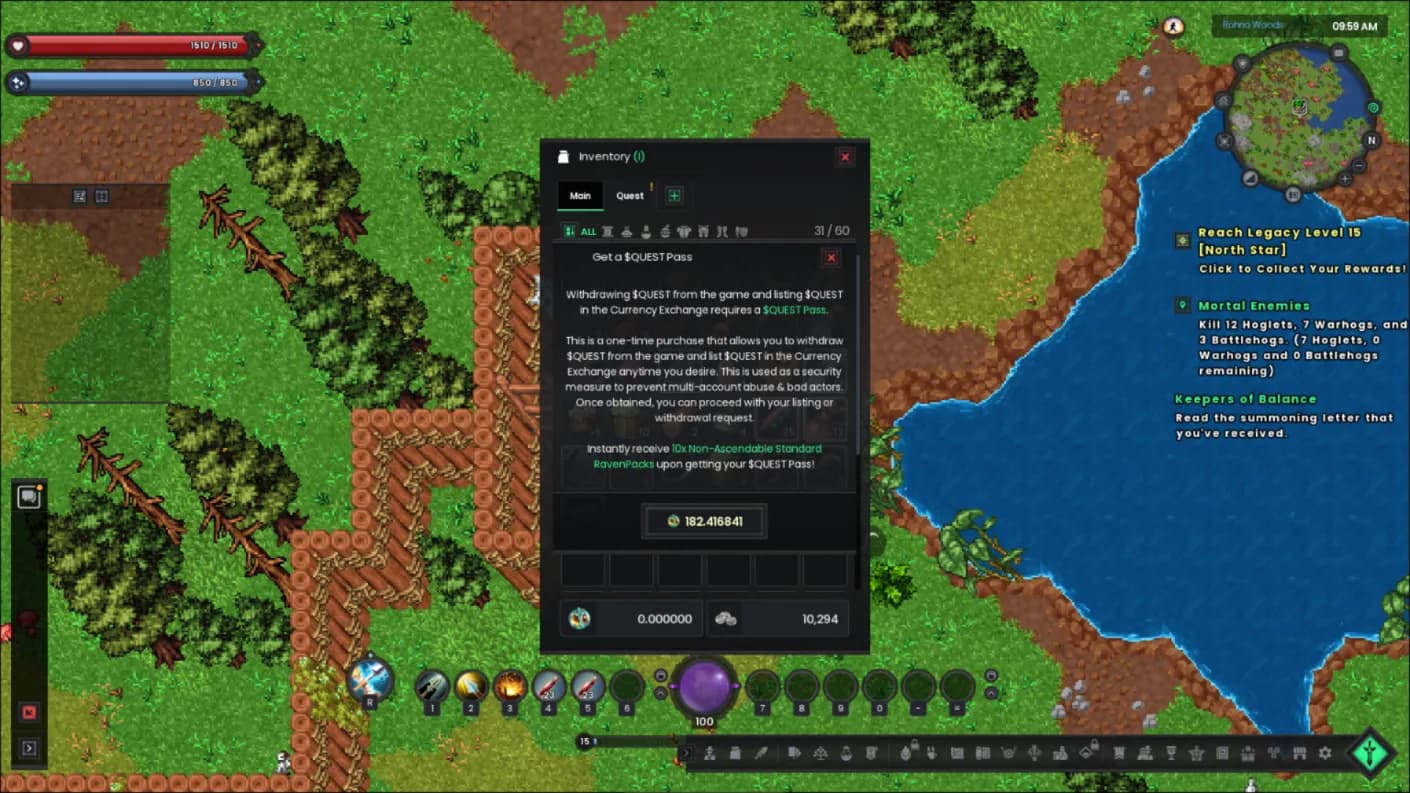
Task: Use the skill in hotbar slot 1
Action: 432,686
